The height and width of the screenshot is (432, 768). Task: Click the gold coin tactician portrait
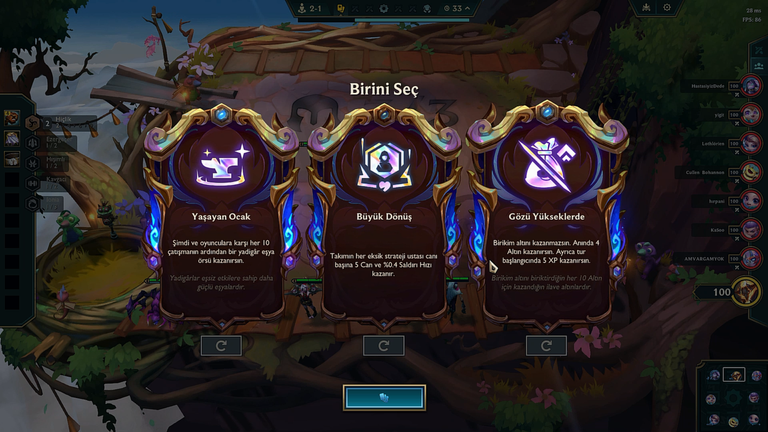744,291
